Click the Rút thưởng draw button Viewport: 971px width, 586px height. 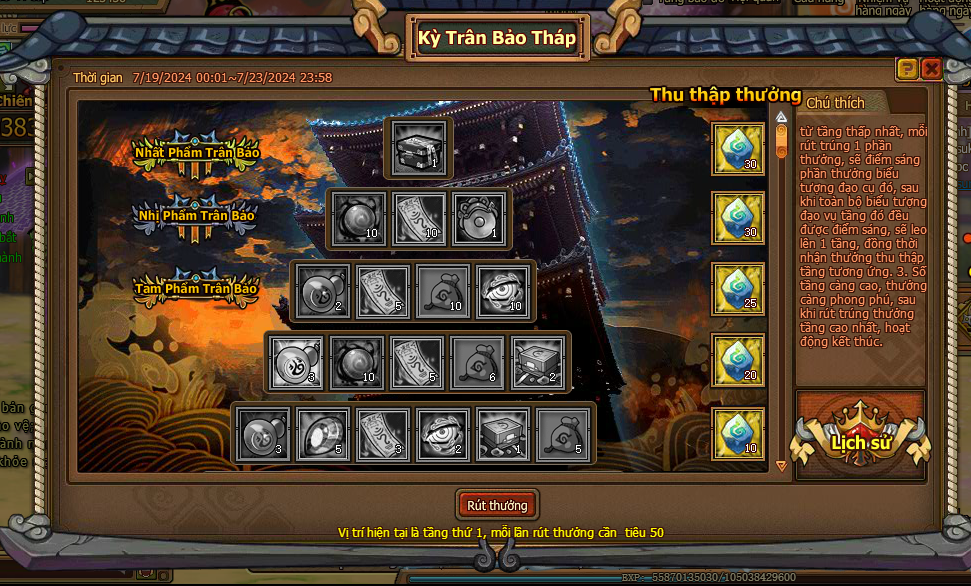pos(497,505)
